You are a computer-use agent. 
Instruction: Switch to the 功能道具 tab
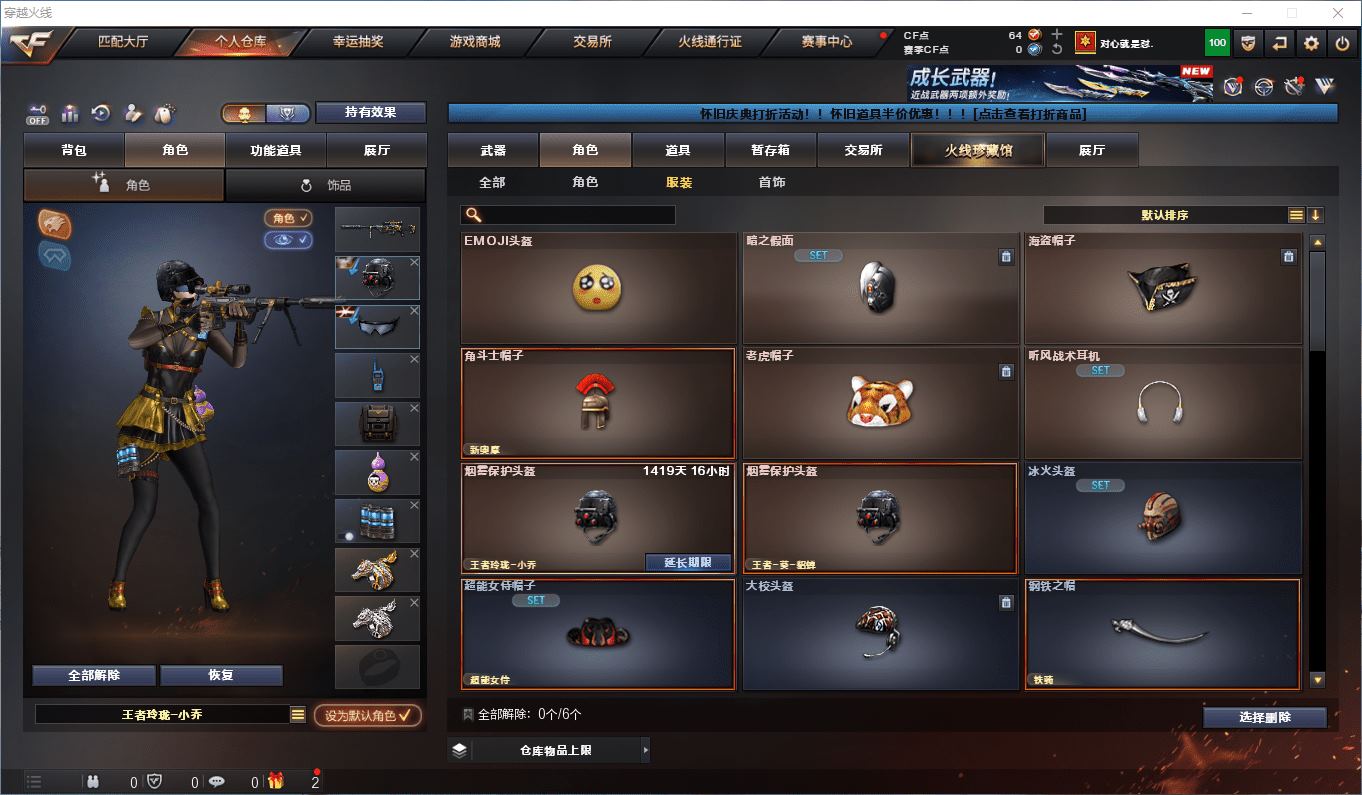(x=275, y=150)
